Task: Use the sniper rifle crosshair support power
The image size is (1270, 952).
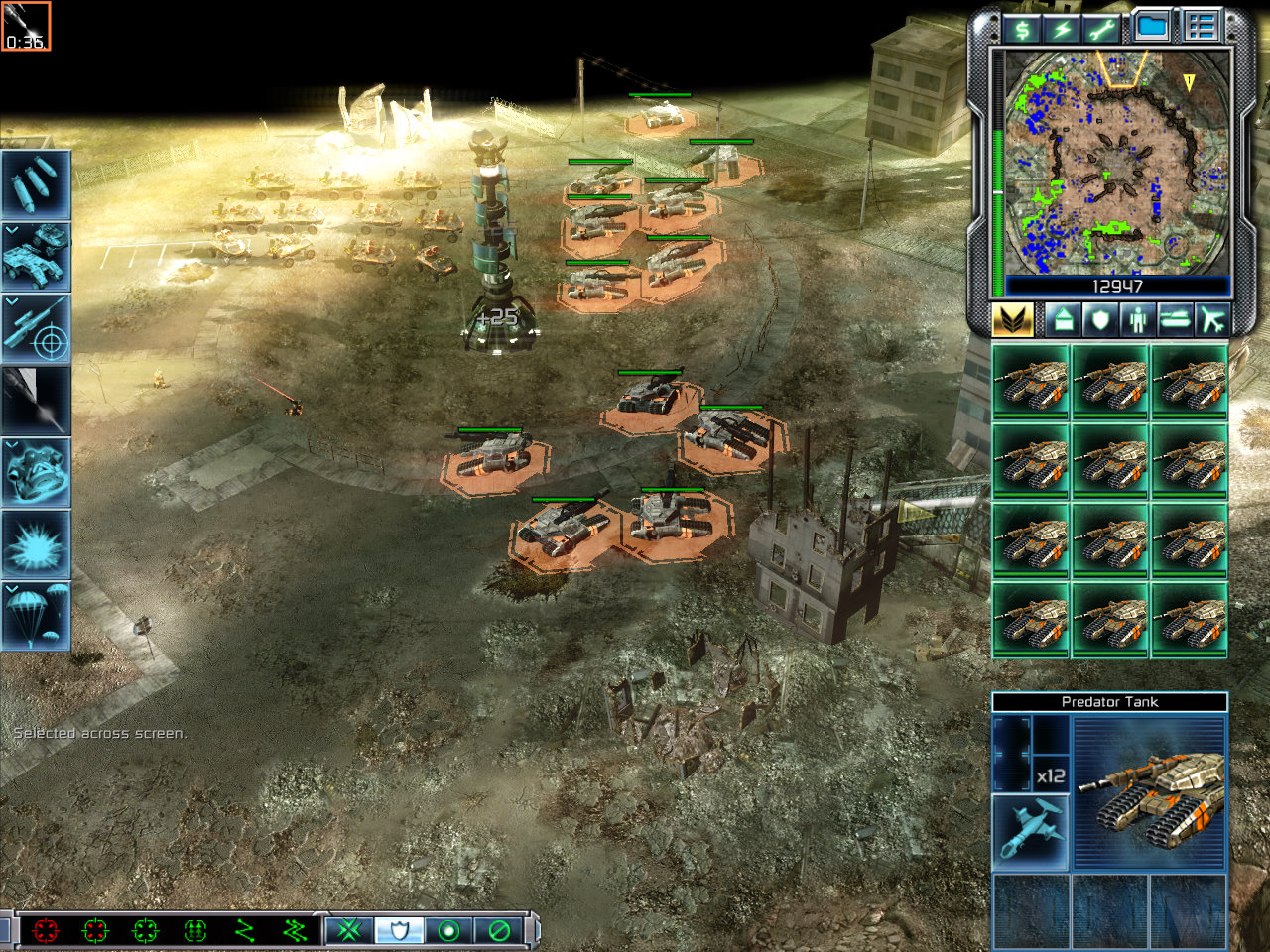Action: coord(36,328)
